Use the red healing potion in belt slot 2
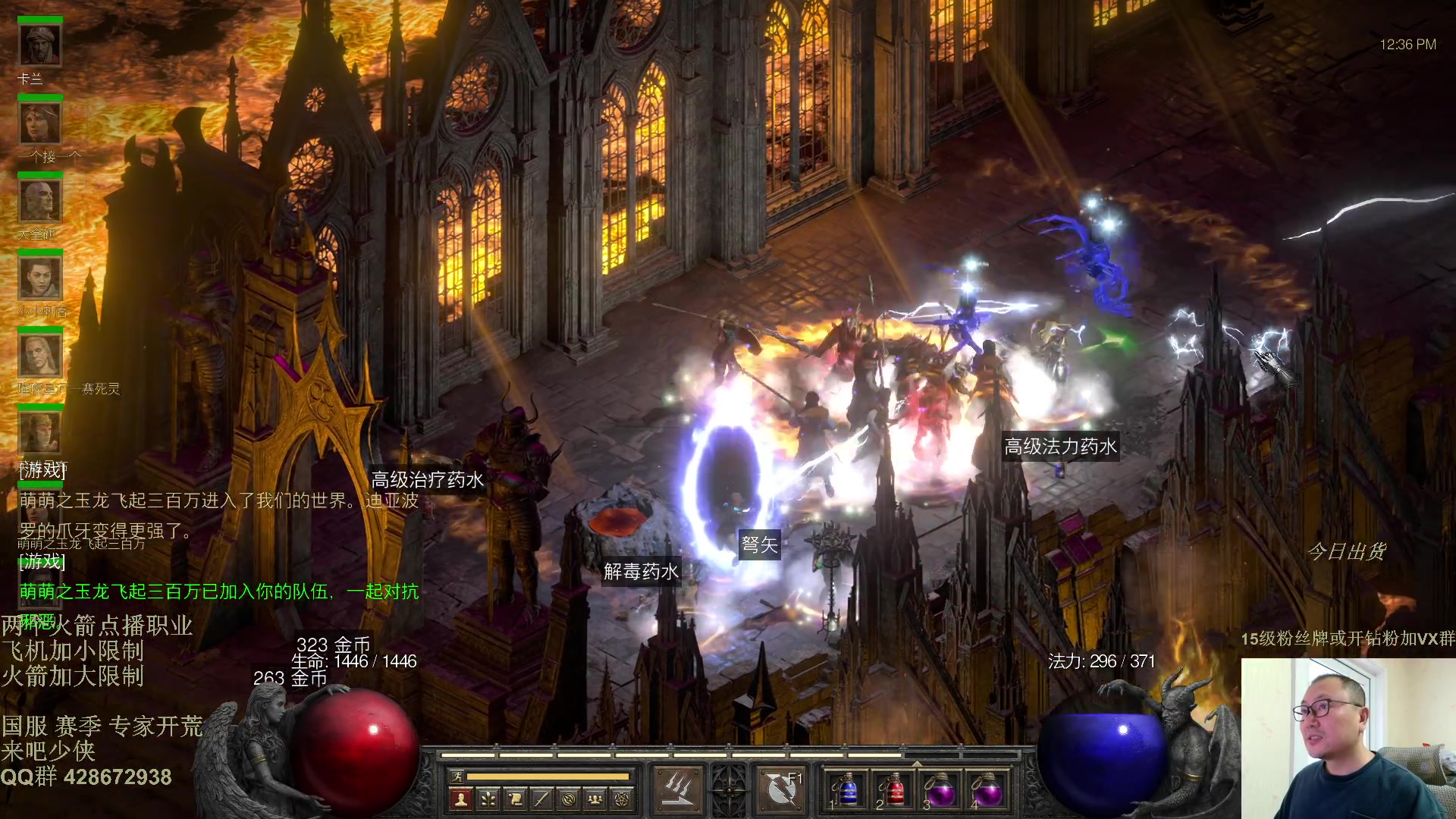1456x819 pixels. point(895,791)
